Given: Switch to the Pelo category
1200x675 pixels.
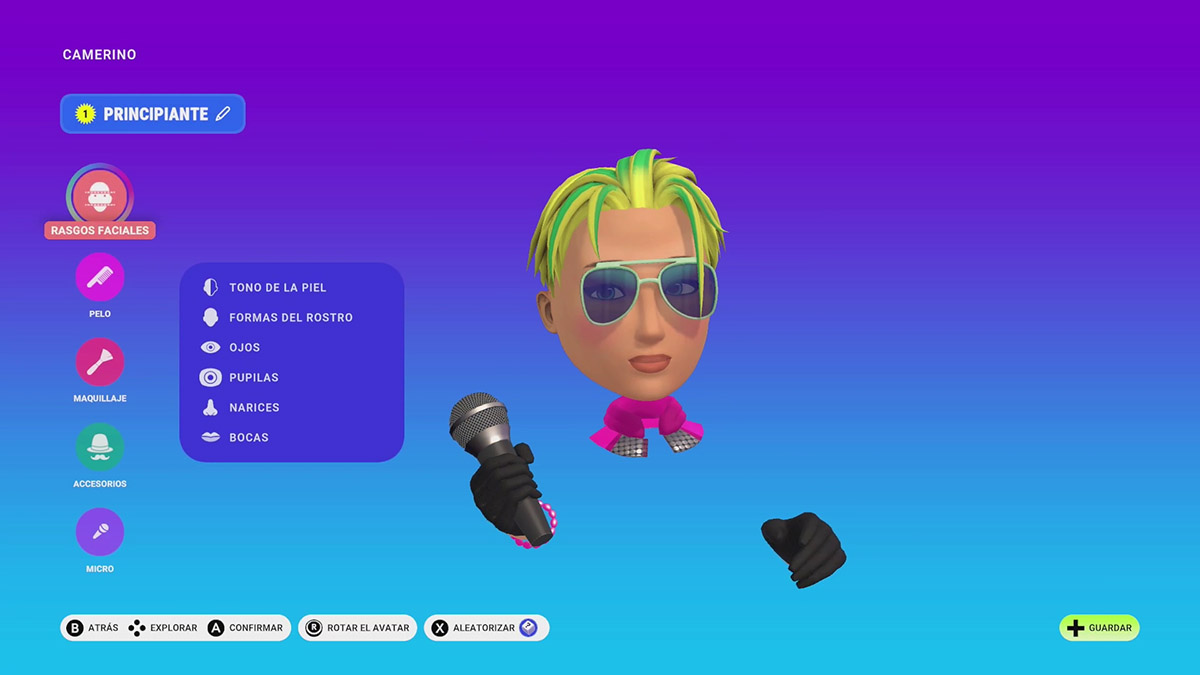Looking at the screenshot, I should click(100, 277).
